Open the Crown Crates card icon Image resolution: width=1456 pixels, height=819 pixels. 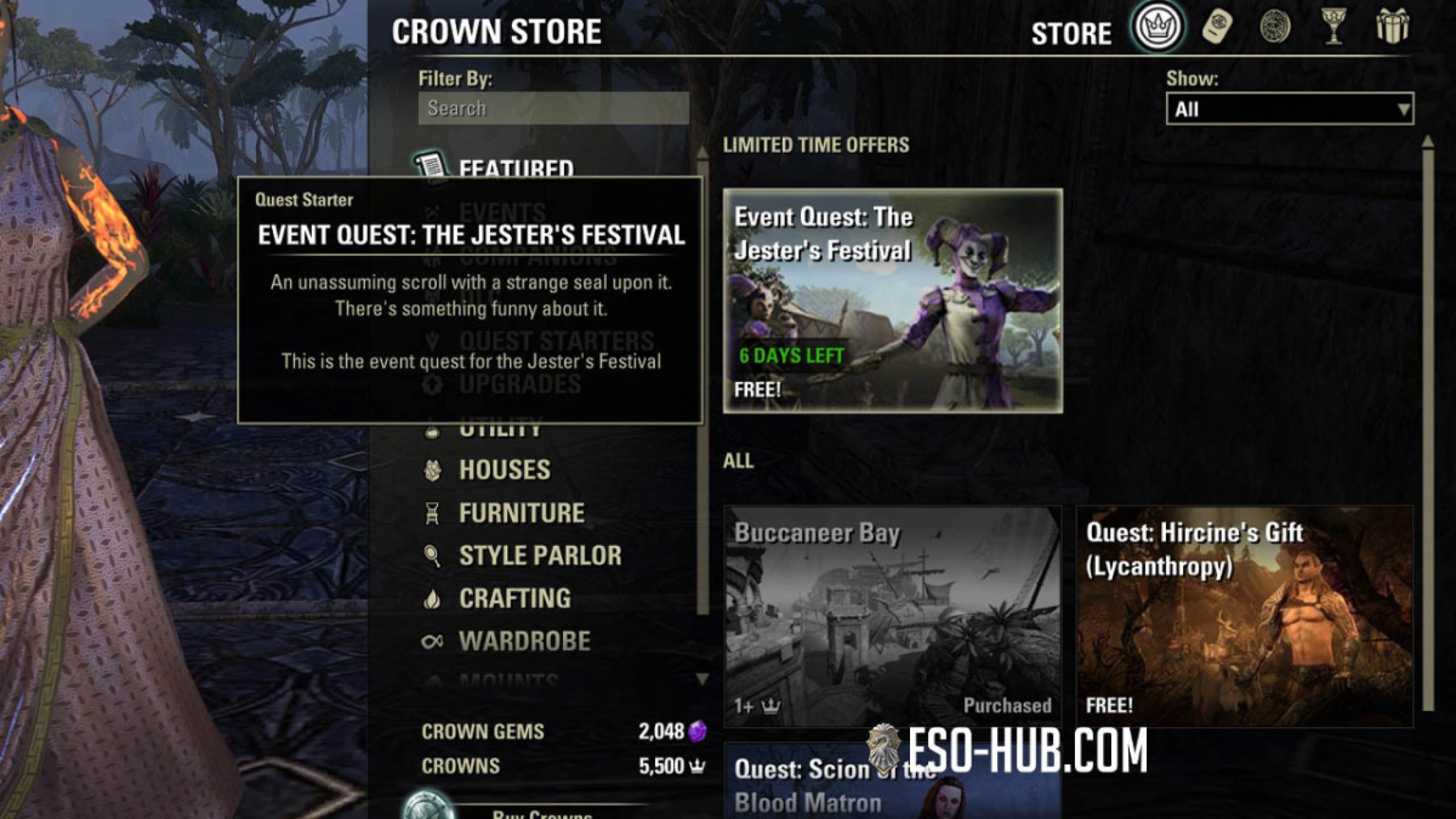pyautogui.click(x=1218, y=27)
